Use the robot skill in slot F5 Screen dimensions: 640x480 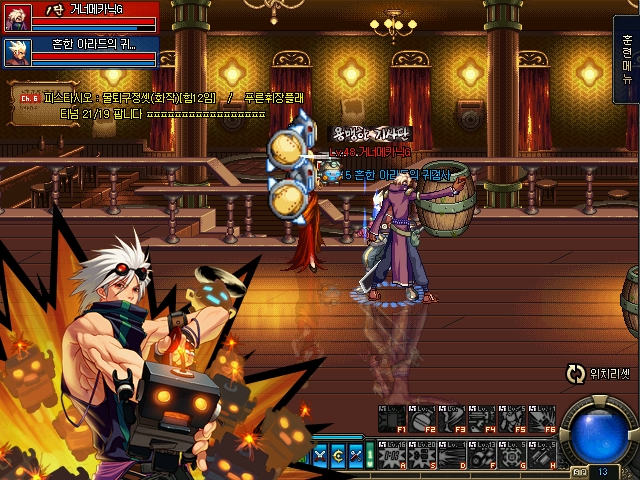pyautogui.click(x=512, y=419)
